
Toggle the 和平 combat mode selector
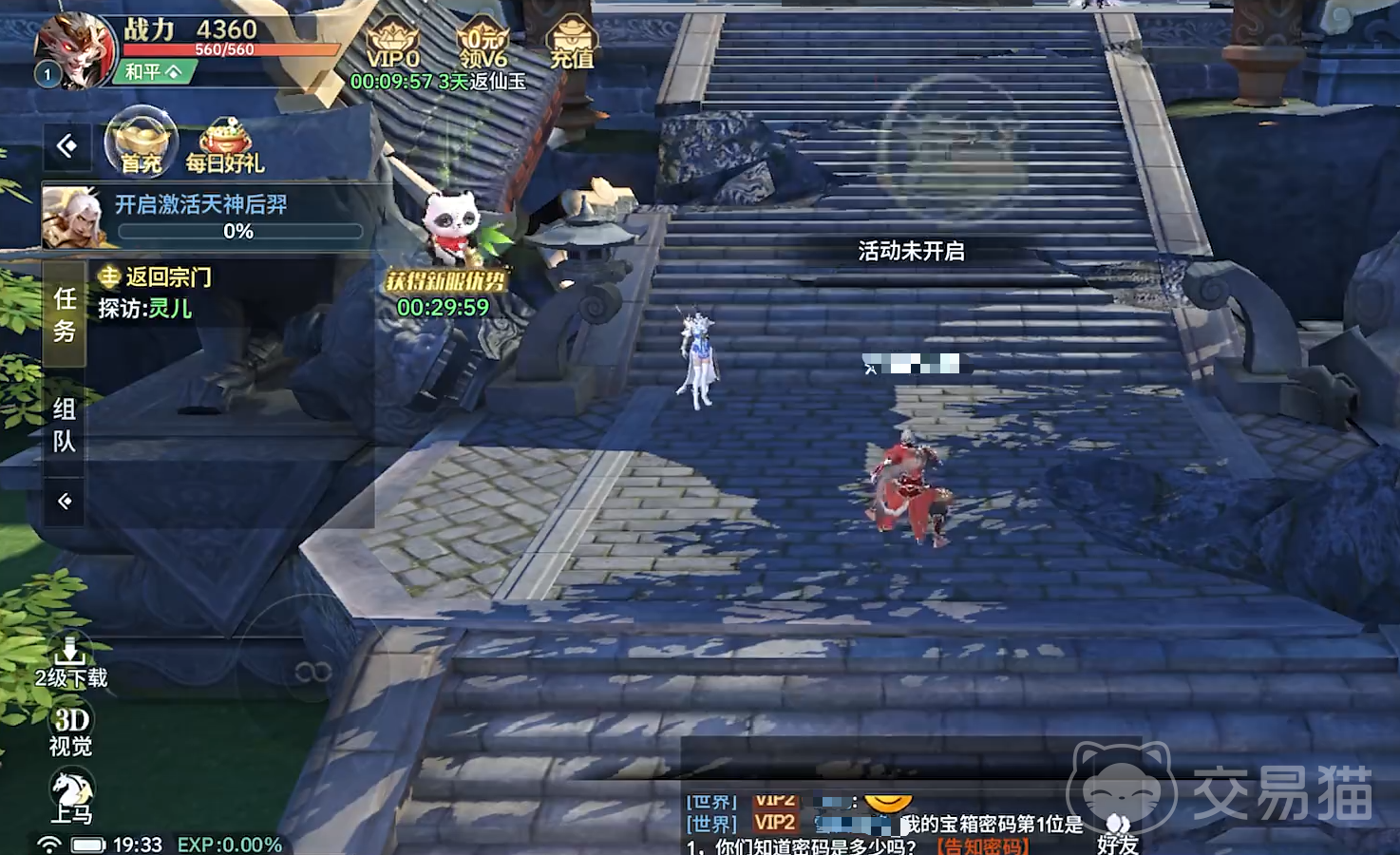pyautogui.click(x=154, y=72)
